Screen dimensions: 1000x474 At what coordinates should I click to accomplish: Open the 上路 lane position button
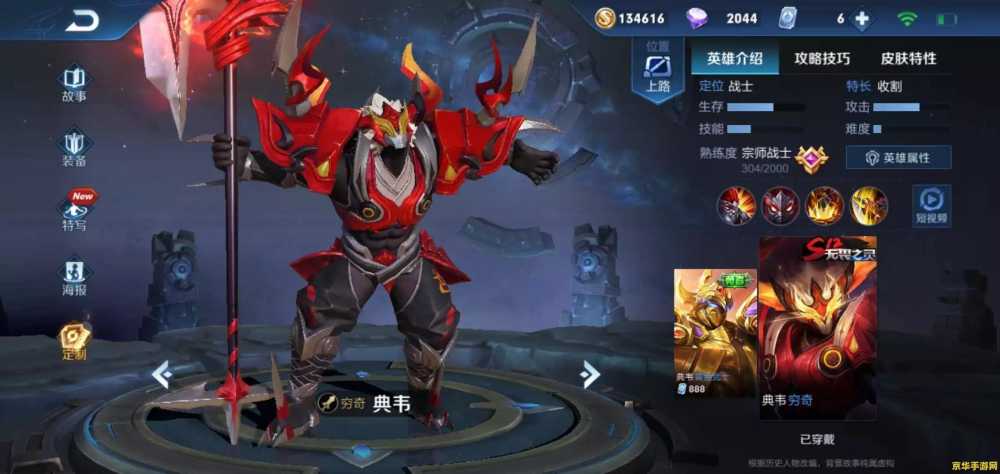[657, 72]
